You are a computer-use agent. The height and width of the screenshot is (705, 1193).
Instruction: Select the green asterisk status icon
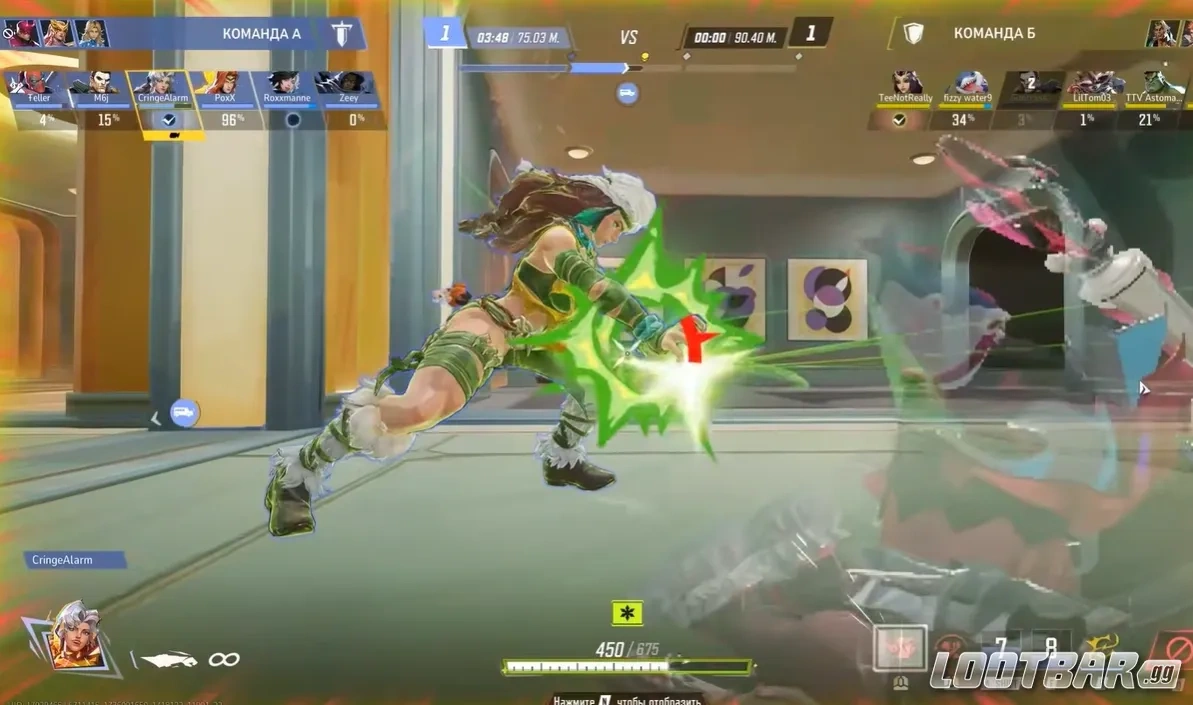(x=627, y=613)
